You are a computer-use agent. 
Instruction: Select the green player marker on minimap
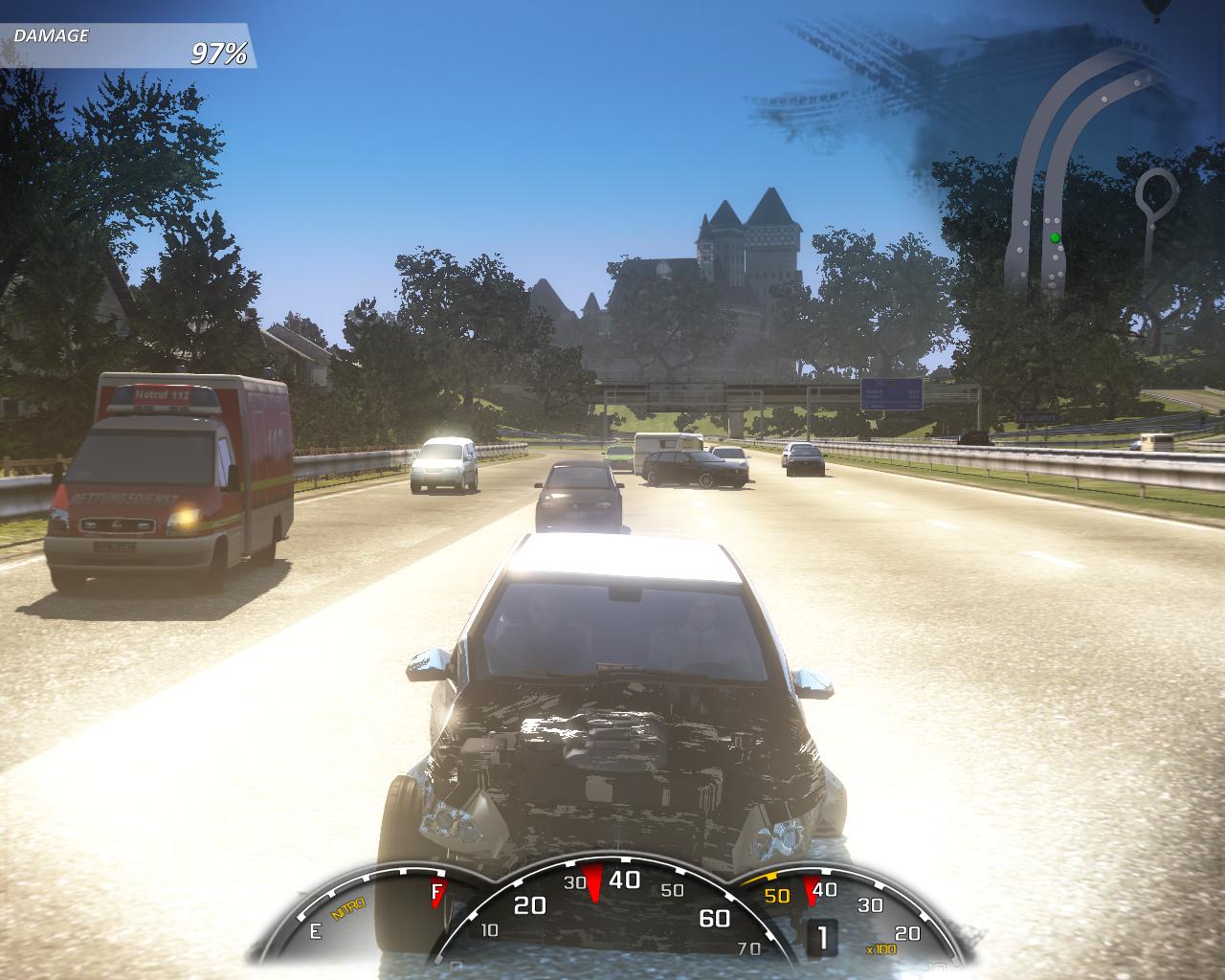1055,237
